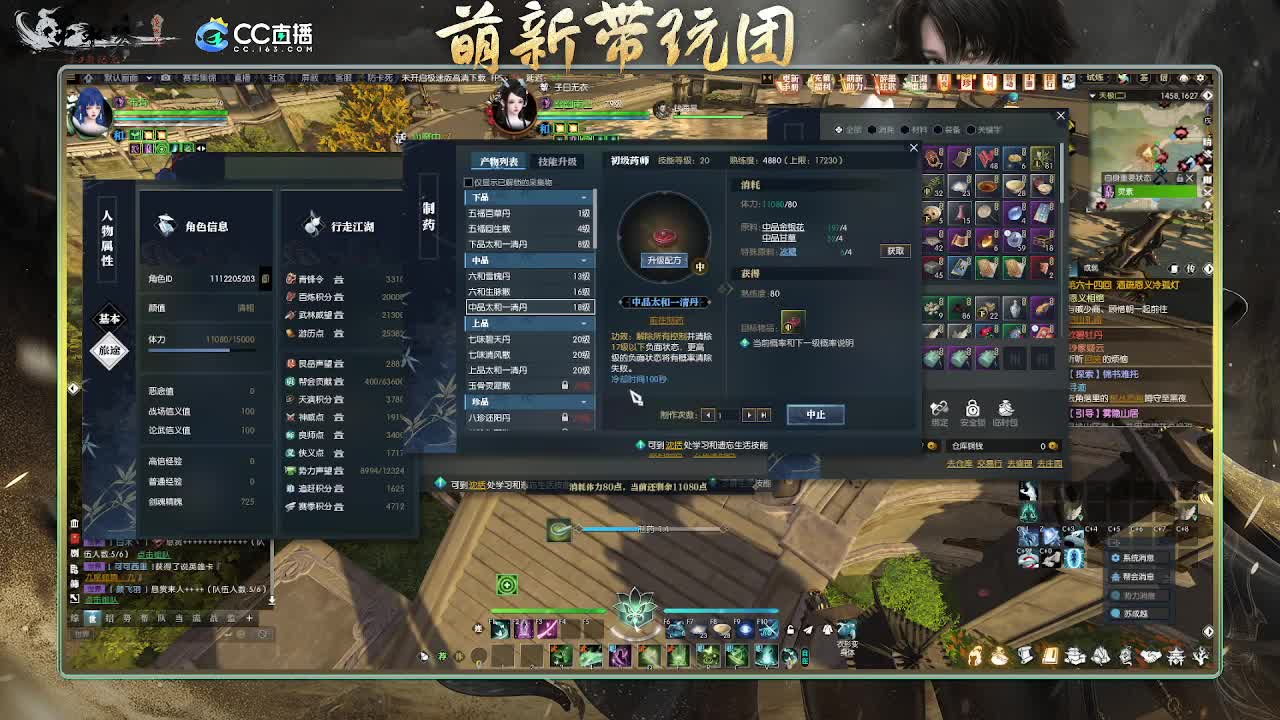Select 中品太和一清丹 in the product list

tap(522, 305)
